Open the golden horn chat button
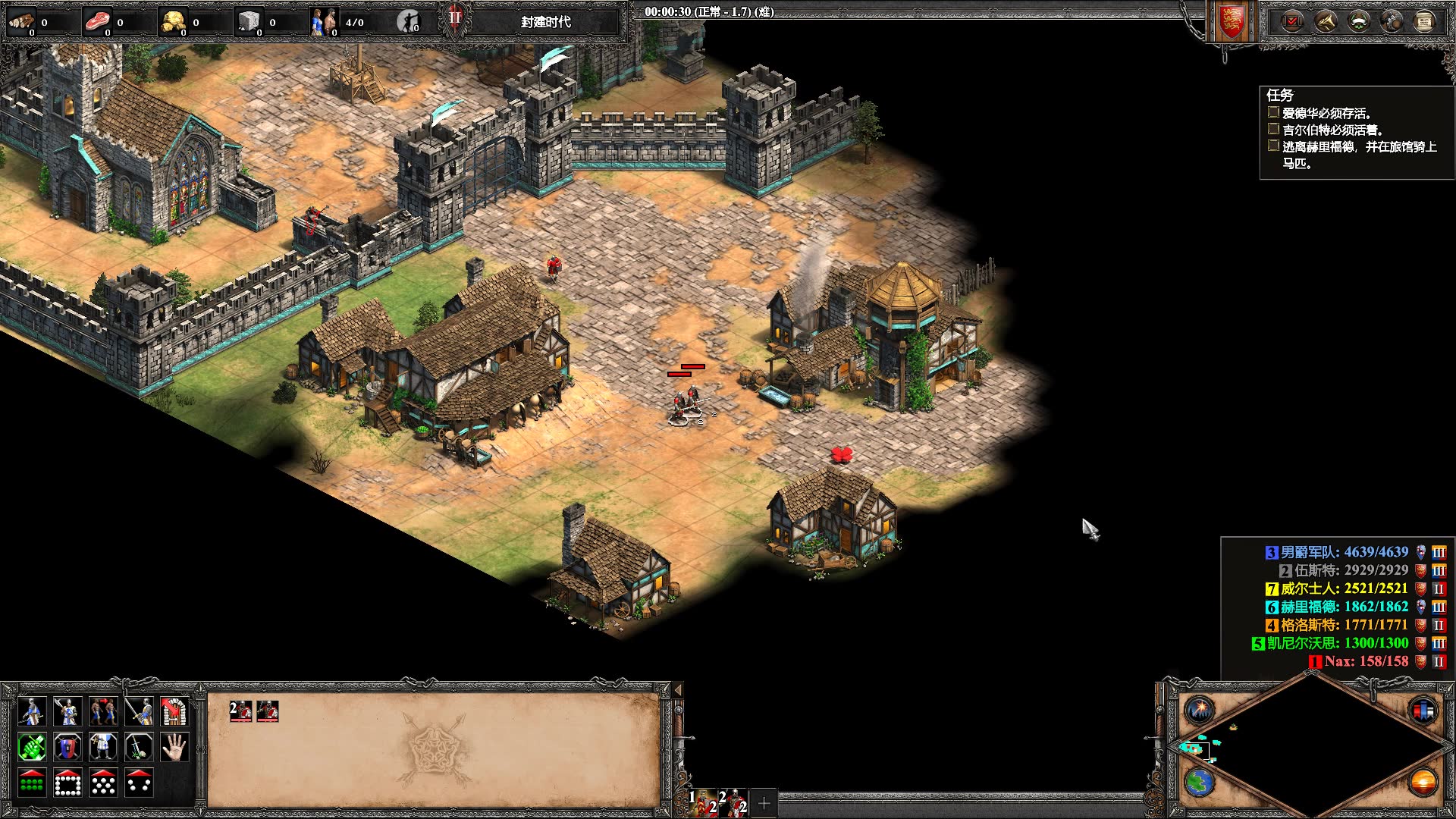The width and height of the screenshot is (1456, 819). [x=1325, y=21]
